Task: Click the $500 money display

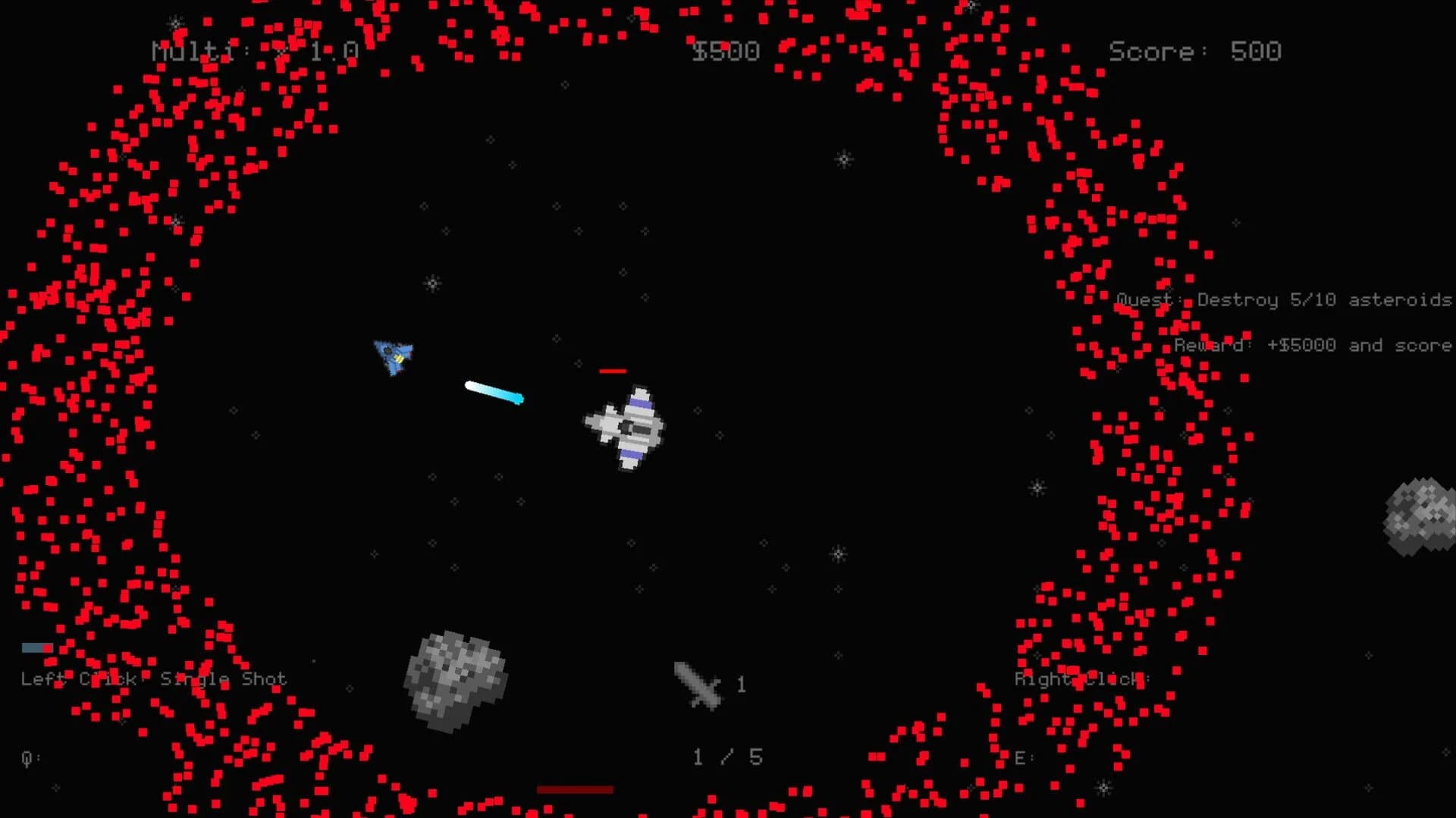Action: (x=725, y=51)
